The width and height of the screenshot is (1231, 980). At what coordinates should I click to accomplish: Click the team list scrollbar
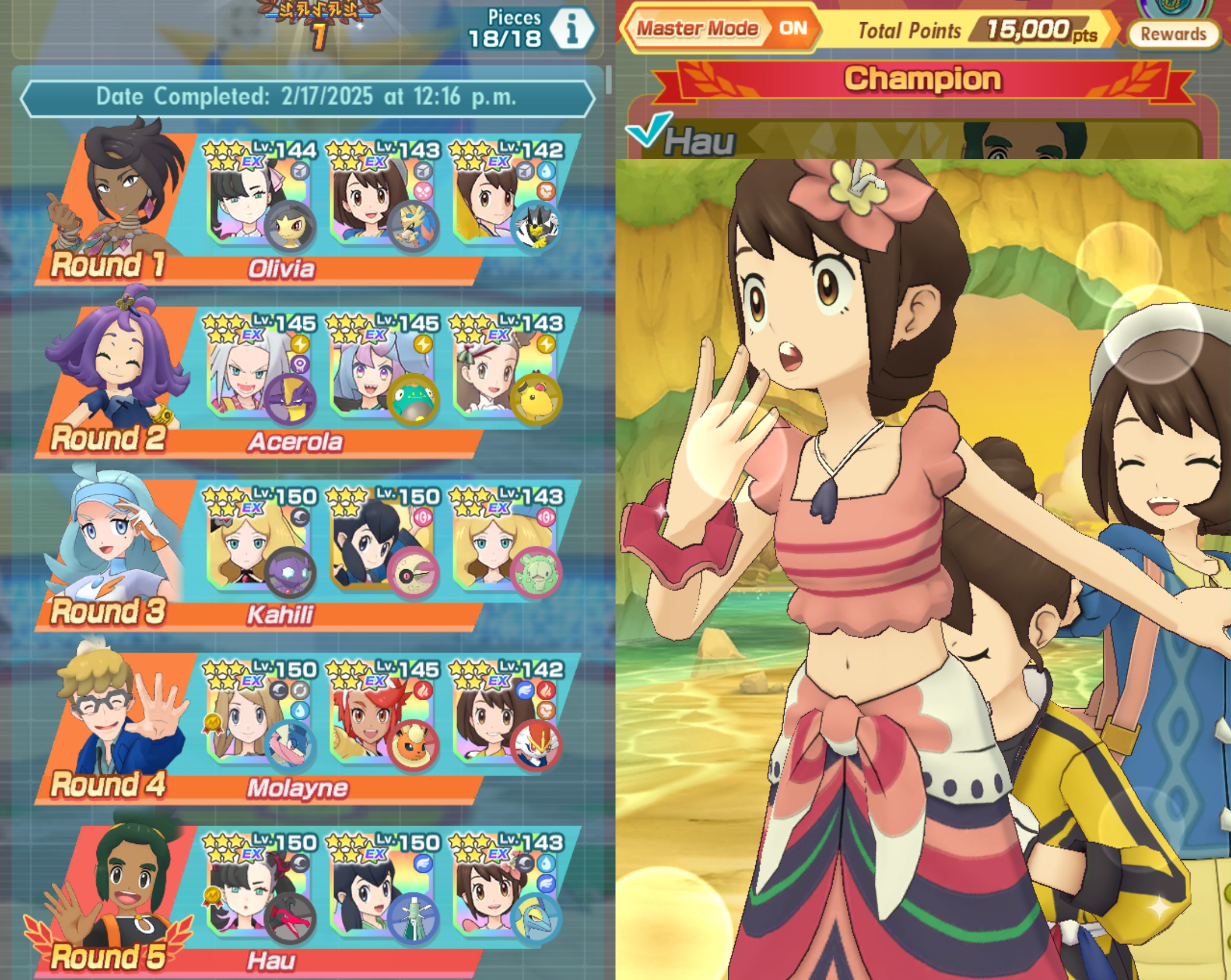[x=609, y=80]
